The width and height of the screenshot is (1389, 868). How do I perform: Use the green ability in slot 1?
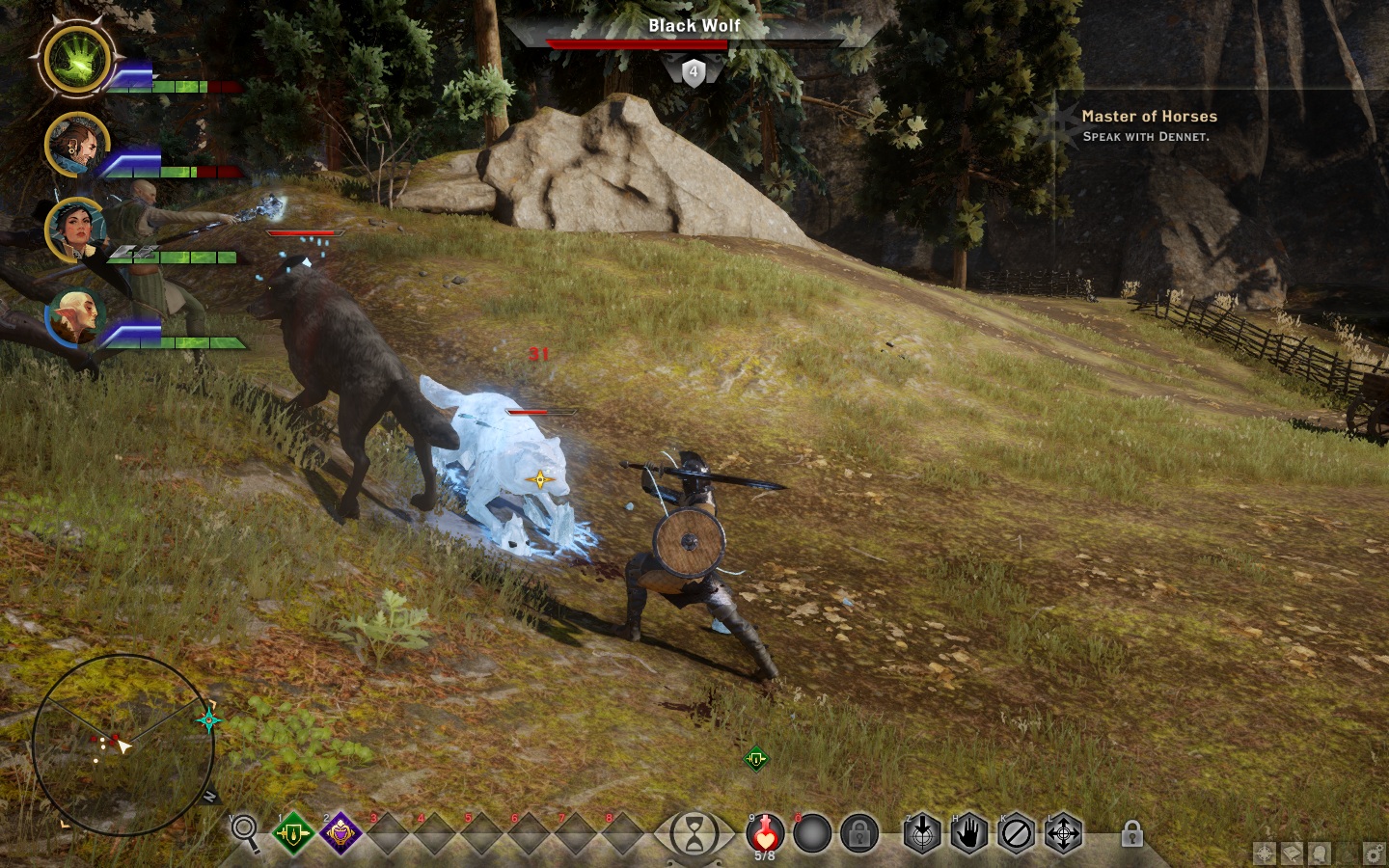tap(293, 832)
